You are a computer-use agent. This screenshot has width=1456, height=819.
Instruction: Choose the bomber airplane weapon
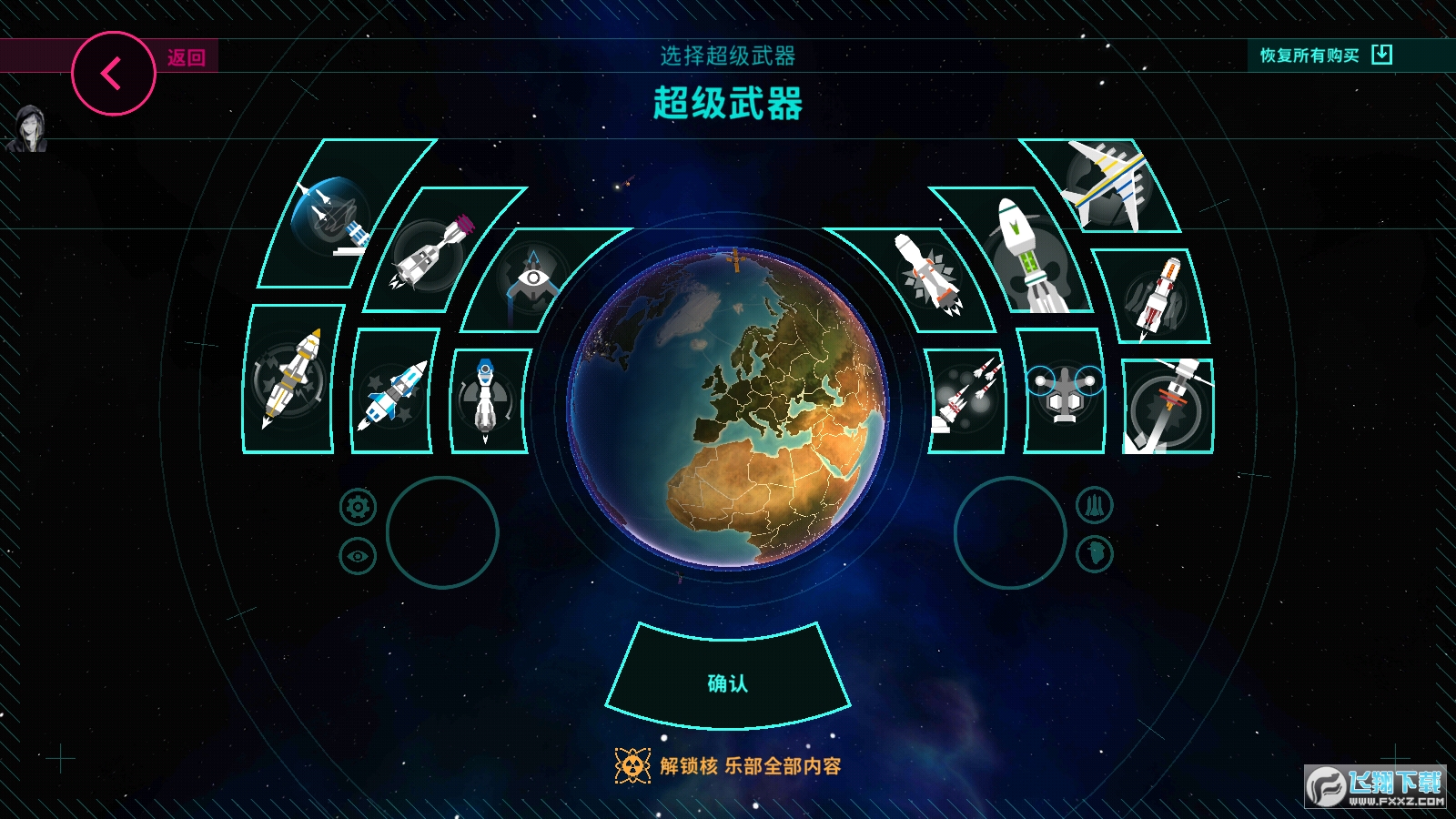(x=1106, y=185)
